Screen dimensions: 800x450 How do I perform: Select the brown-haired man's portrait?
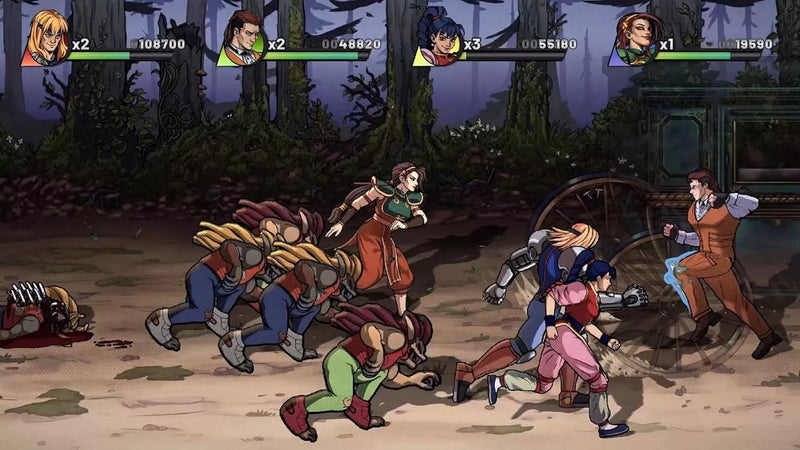coord(241,38)
